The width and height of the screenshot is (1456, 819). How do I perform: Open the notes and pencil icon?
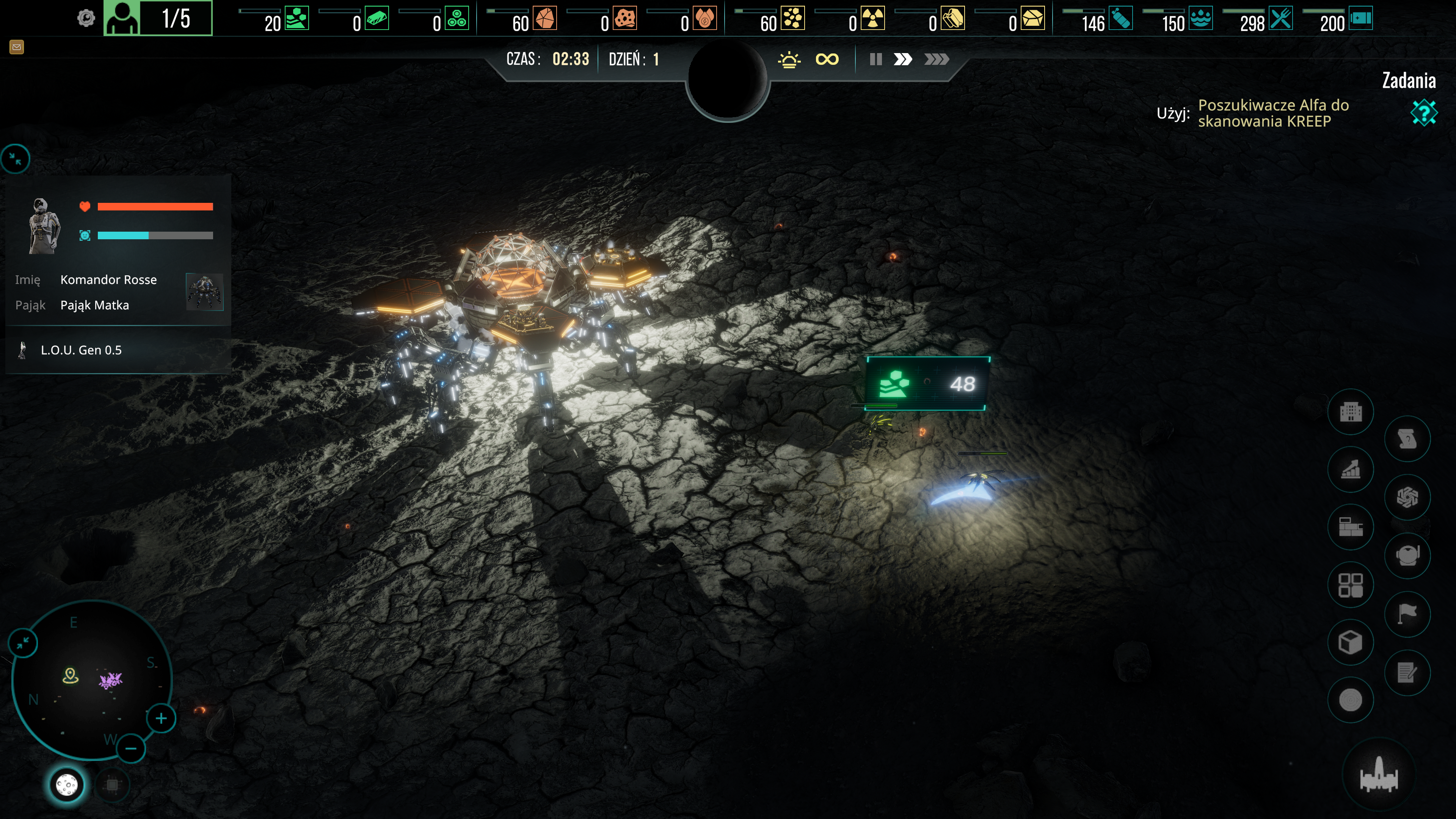coord(1407,672)
